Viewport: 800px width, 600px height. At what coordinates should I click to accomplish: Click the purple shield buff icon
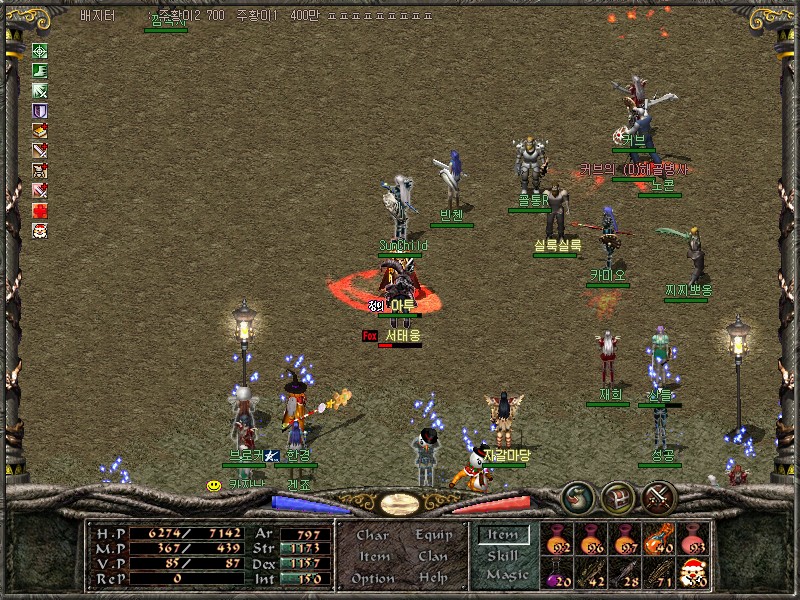click(x=40, y=111)
